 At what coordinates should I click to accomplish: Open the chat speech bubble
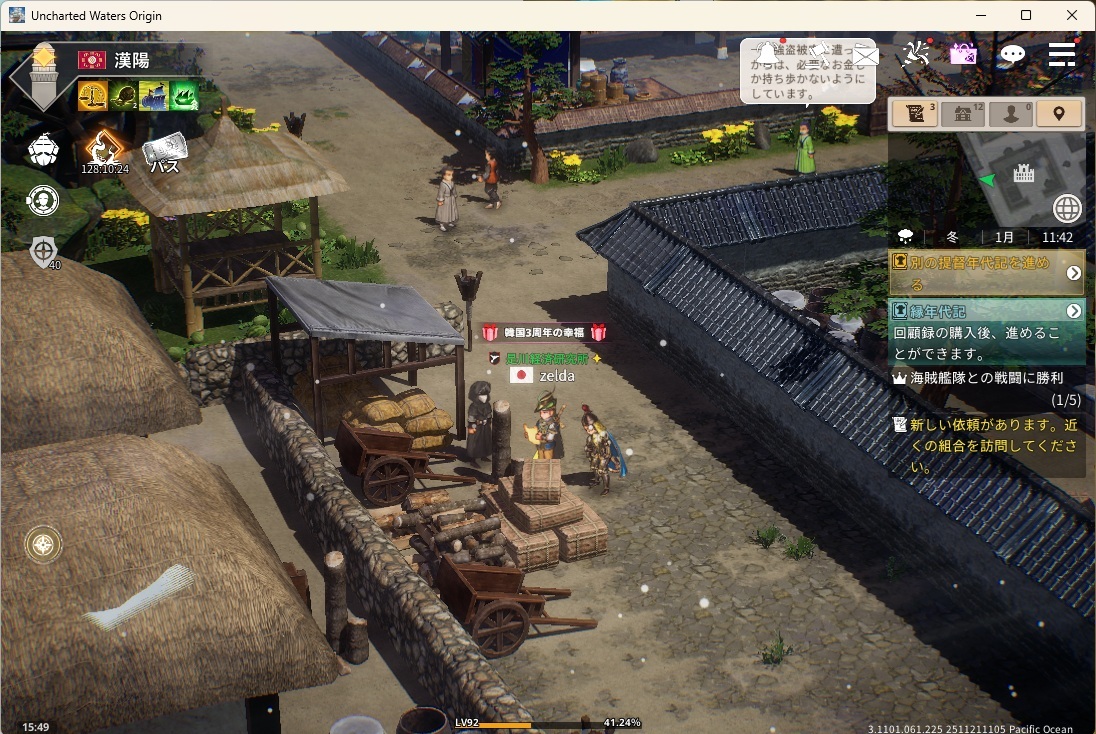(1013, 54)
